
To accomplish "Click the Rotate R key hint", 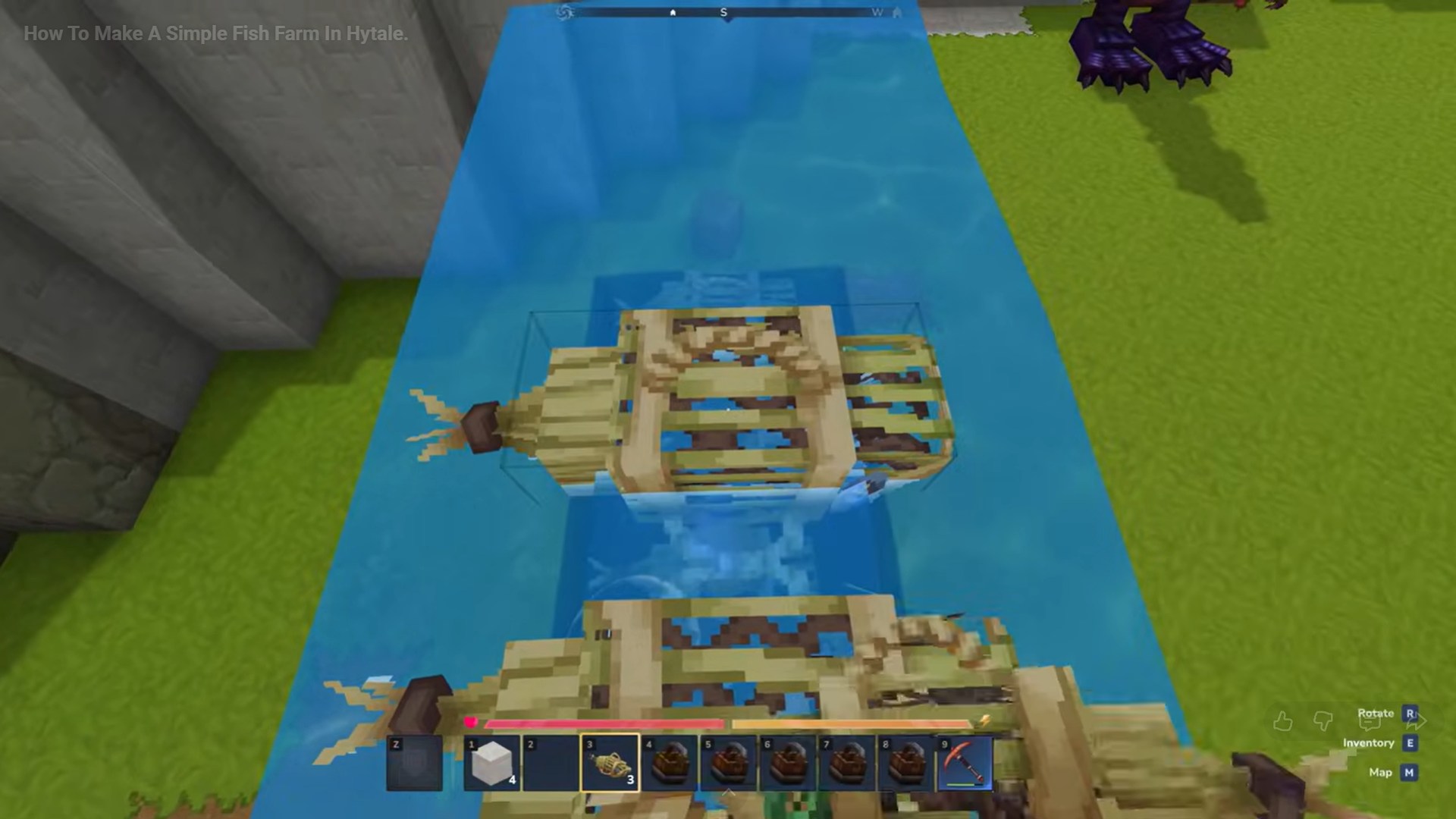I will (1409, 714).
